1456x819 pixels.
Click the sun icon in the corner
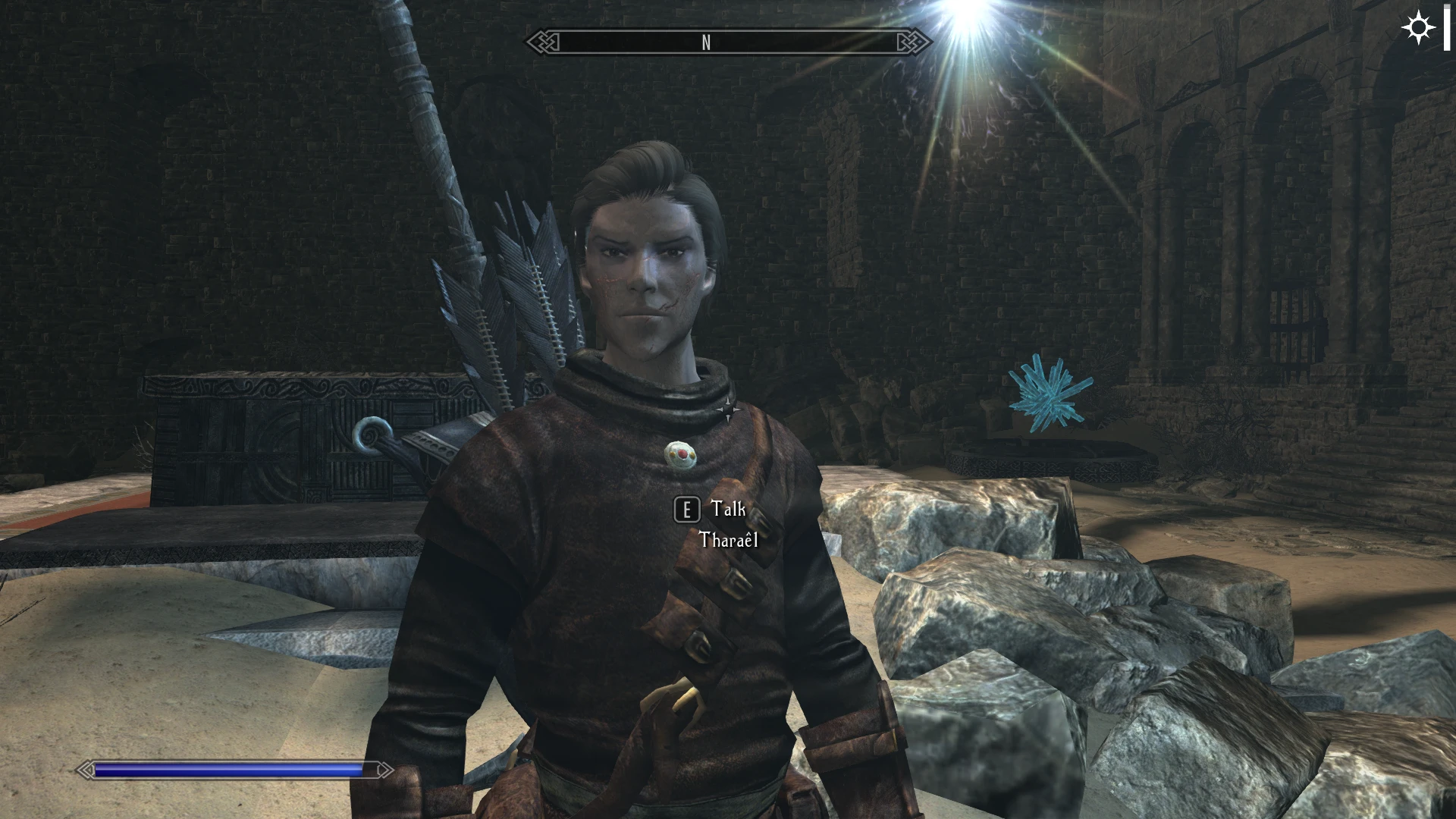(1417, 29)
